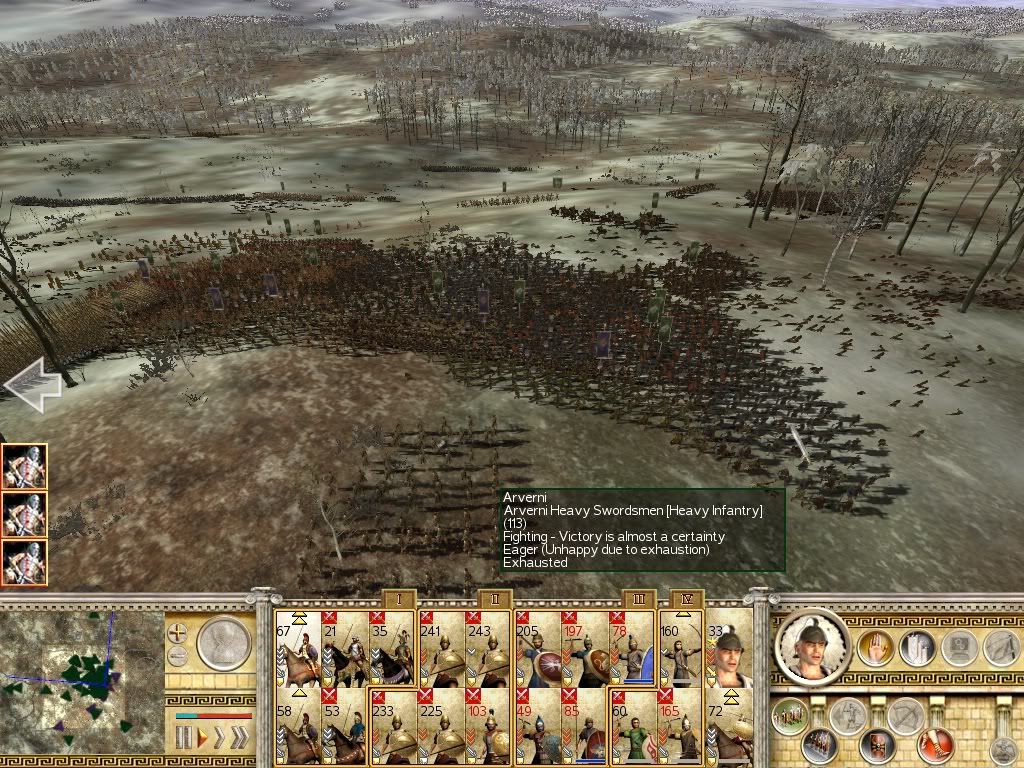Screen dimensions: 1024x768
Task: Set battle speed to normal play
Action: 205,739
